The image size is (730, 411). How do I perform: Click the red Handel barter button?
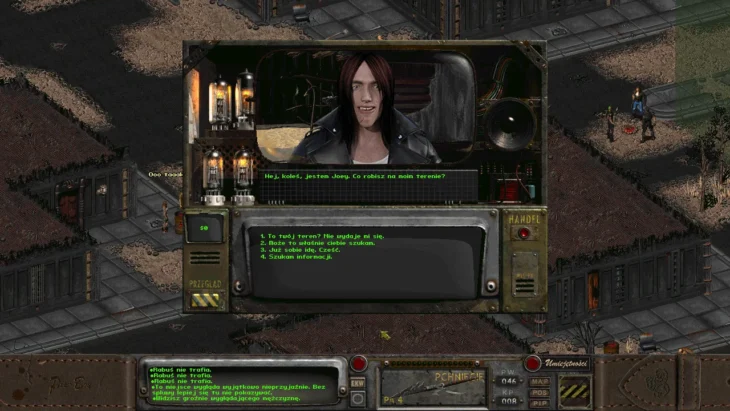(523, 233)
